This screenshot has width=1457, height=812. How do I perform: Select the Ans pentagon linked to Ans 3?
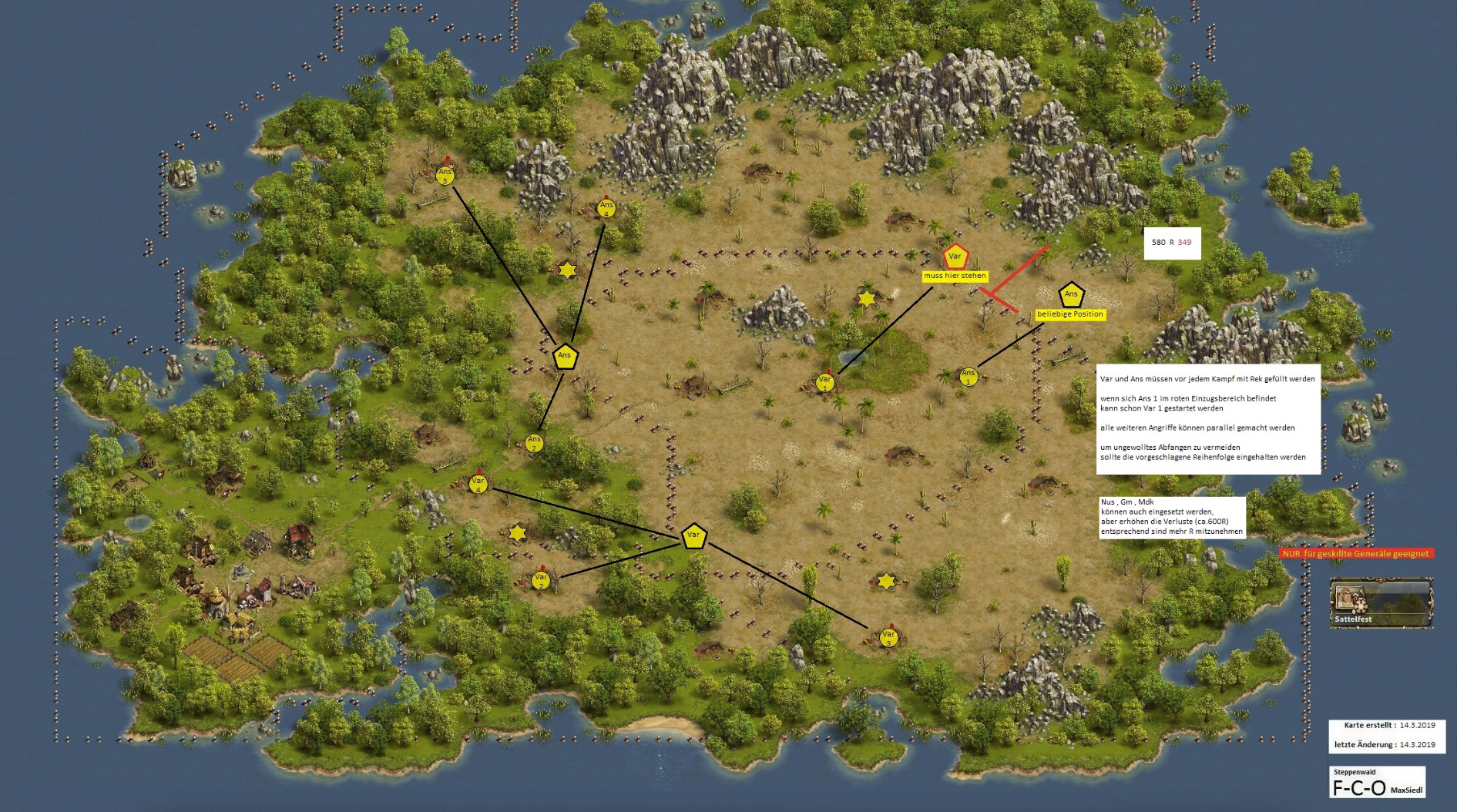565,357
